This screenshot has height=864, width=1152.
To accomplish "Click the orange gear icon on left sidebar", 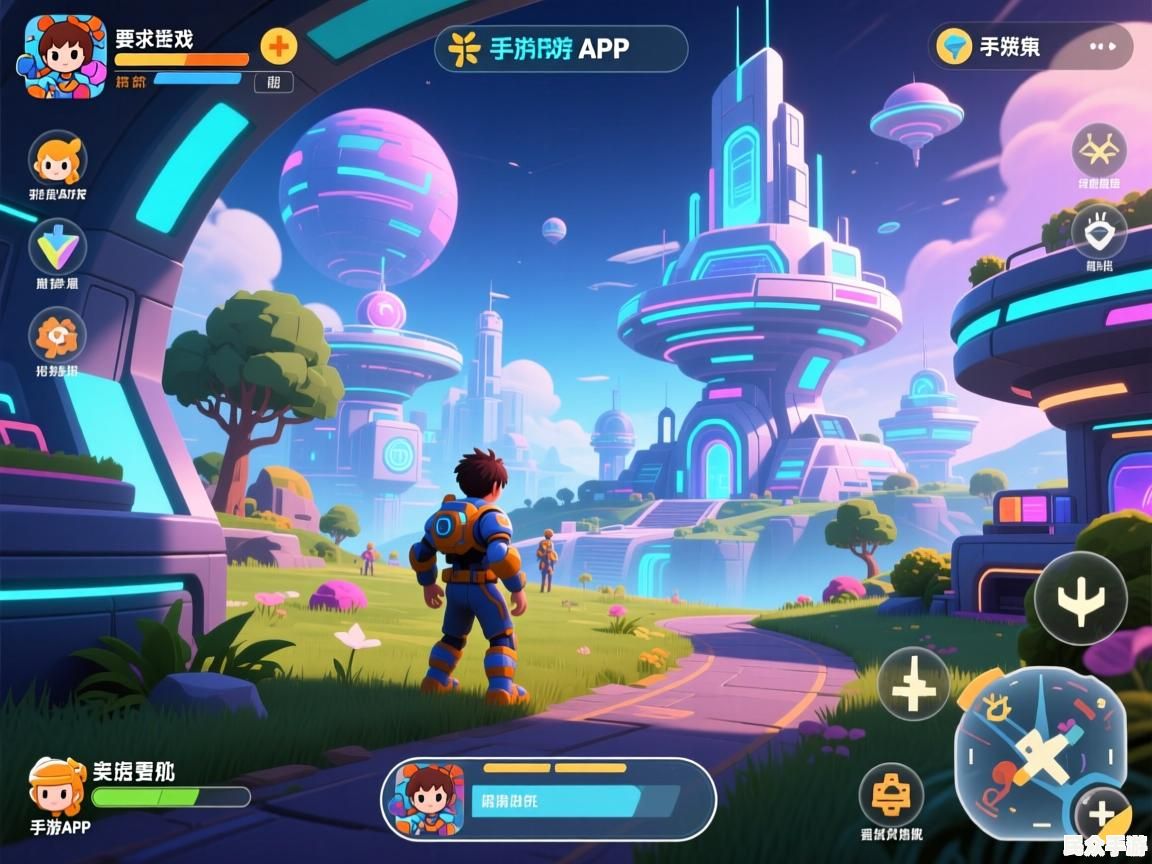I will pos(58,335).
